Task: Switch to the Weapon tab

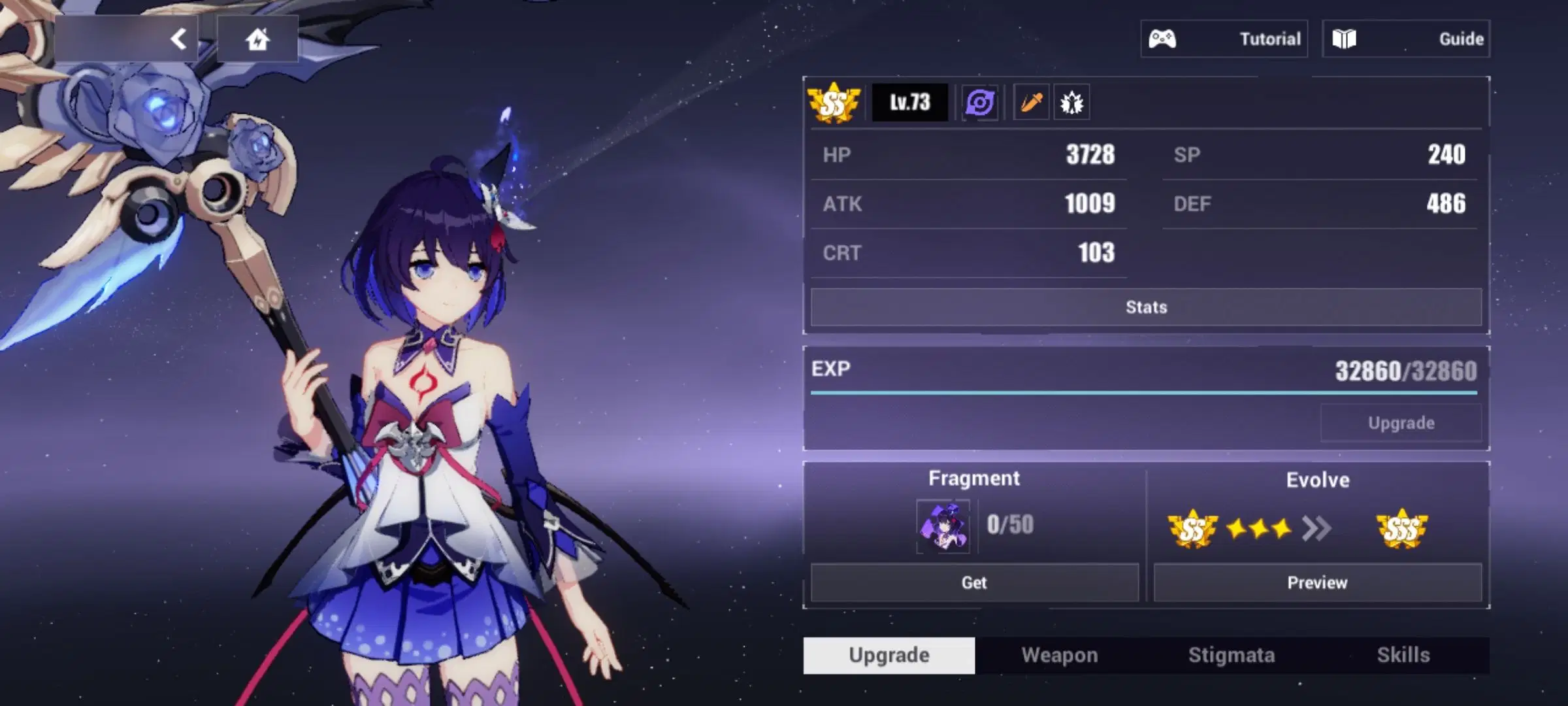Action: (1058, 654)
